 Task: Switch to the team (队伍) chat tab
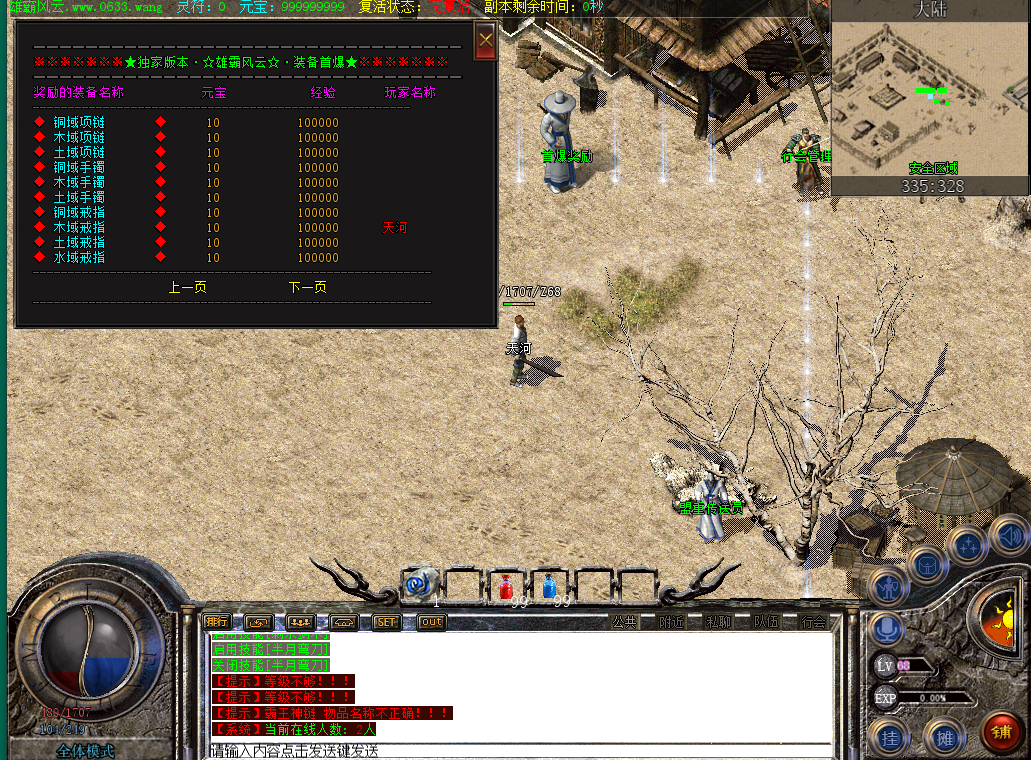[766, 622]
